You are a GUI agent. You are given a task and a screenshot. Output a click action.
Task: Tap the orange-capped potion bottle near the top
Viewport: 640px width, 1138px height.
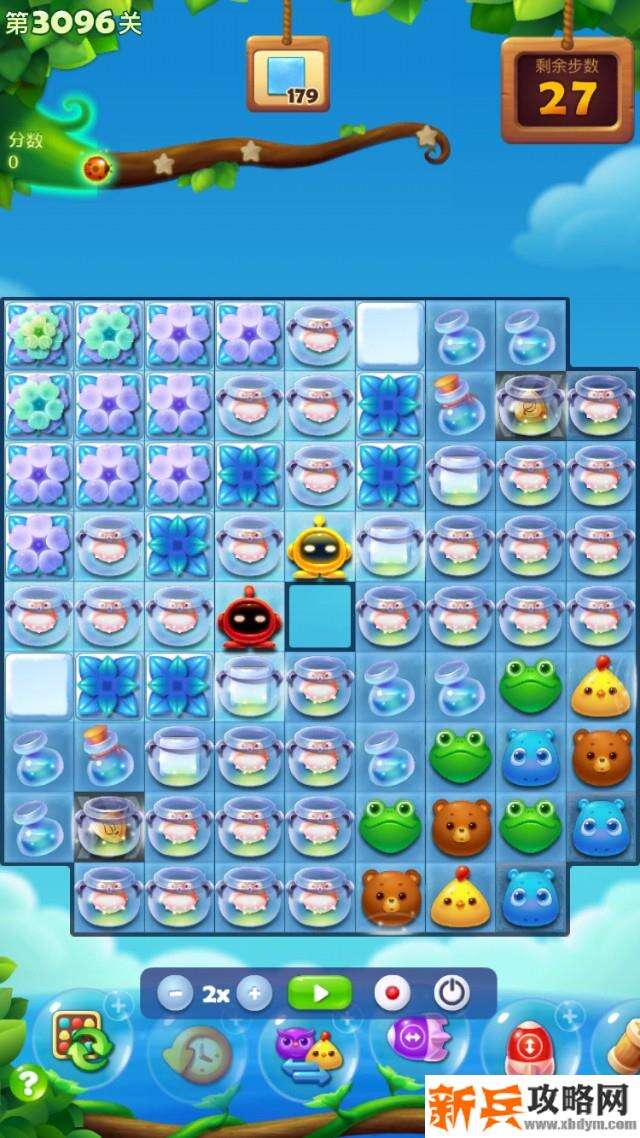coord(458,402)
